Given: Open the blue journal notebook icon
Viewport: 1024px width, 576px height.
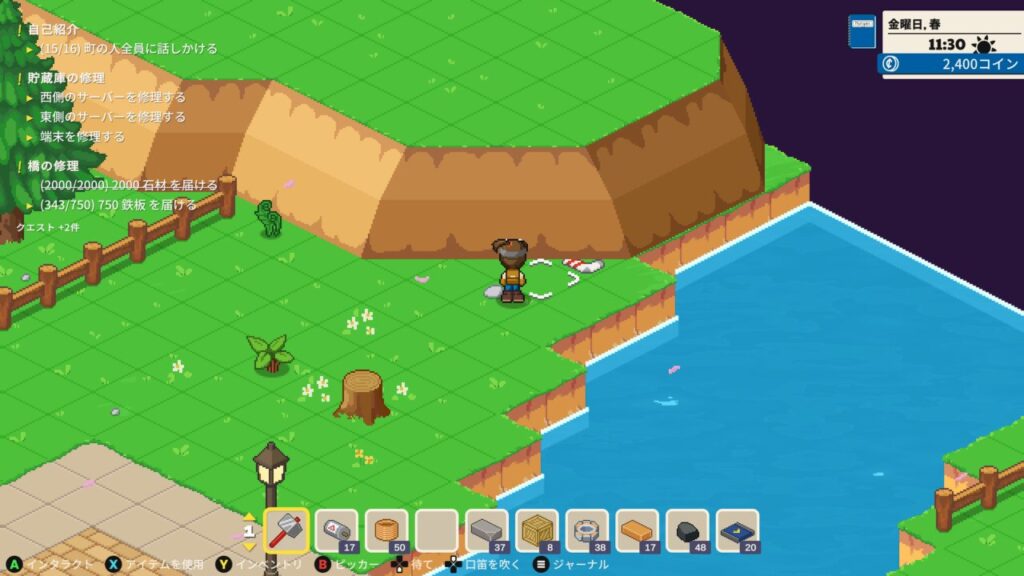Looking at the screenshot, I should click(861, 31).
